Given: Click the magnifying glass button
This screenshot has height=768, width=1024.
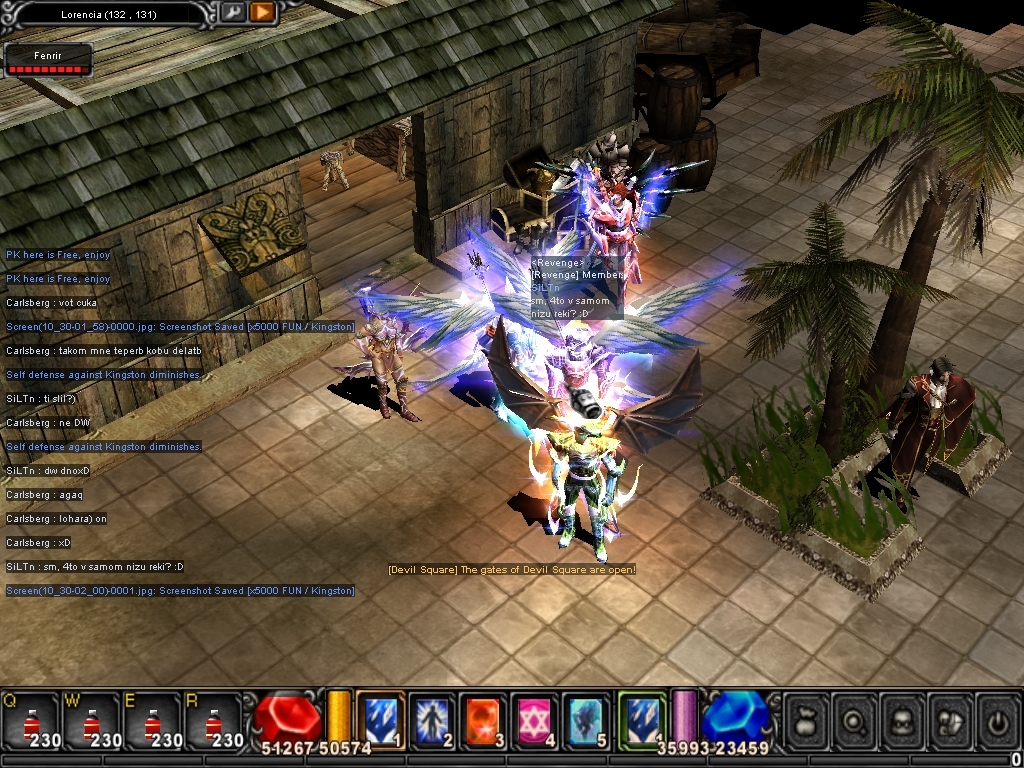Looking at the screenshot, I should click(x=854, y=720).
